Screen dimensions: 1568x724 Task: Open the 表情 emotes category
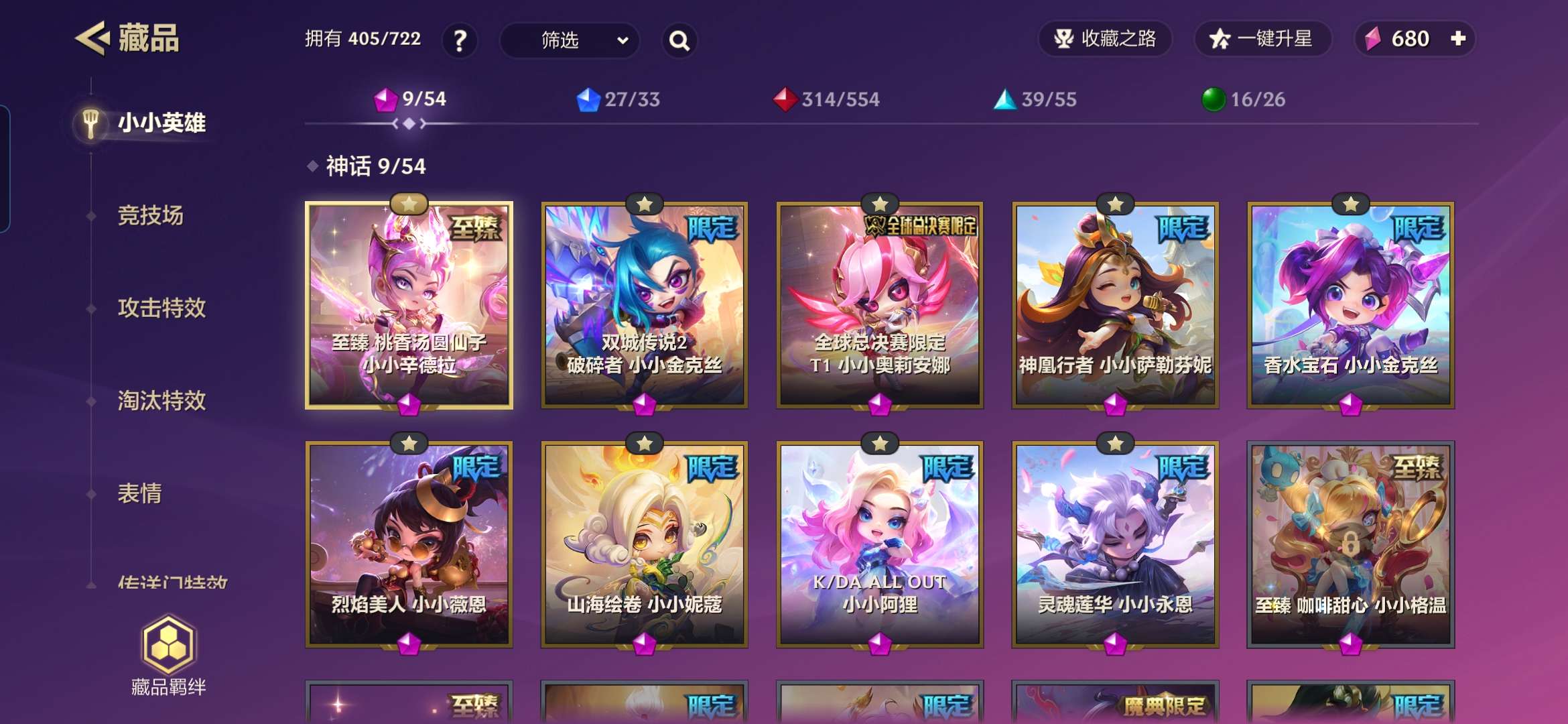139,493
